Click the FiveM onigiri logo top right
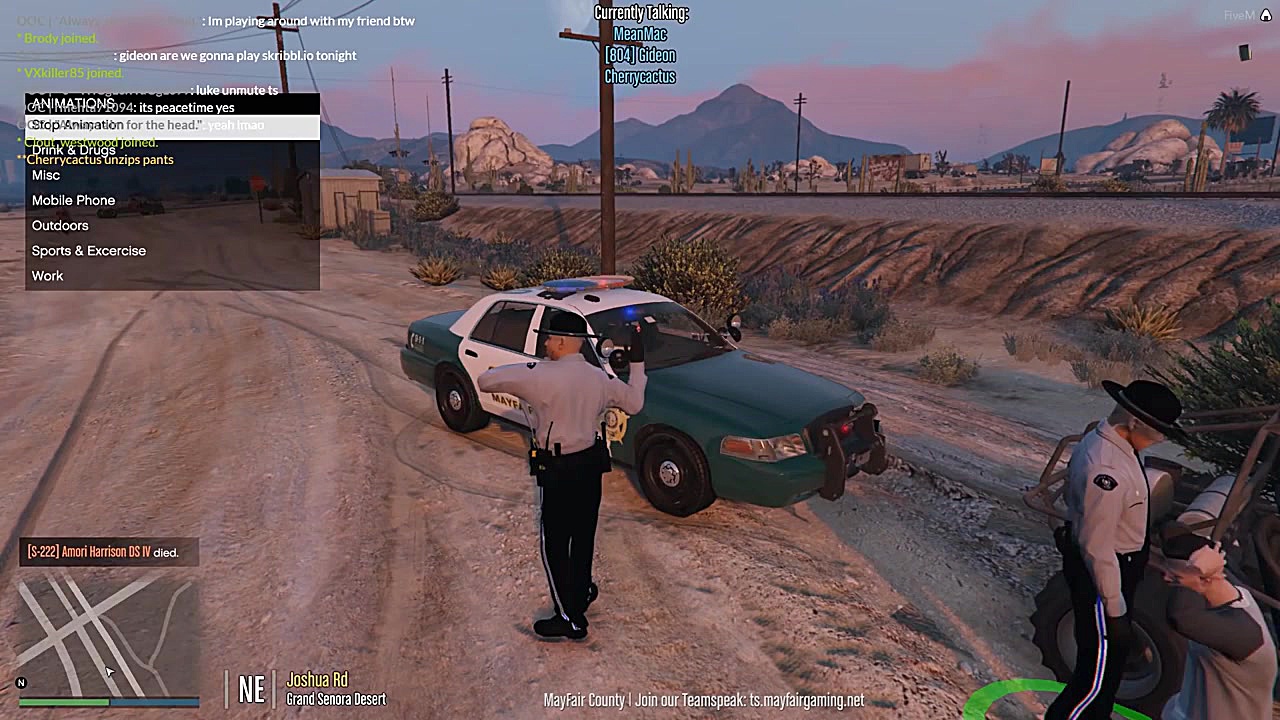This screenshot has height=720, width=1280. point(1265,15)
